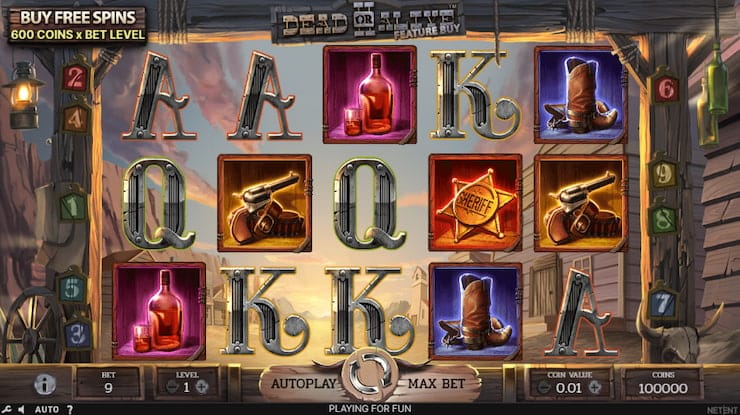
Task: Increase the bet level
Action: [x=203, y=387]
